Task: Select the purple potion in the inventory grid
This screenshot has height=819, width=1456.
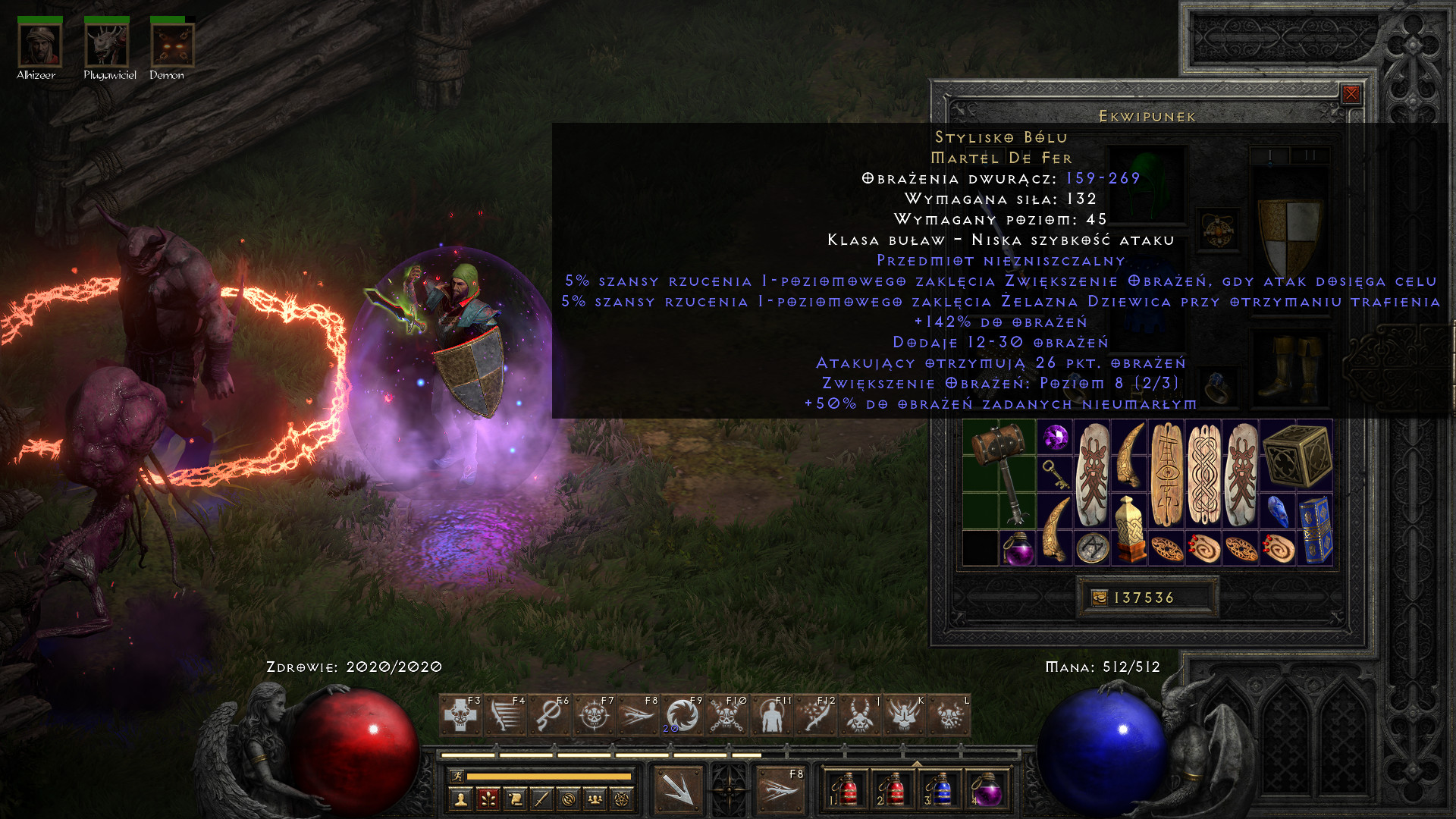Action: click(x=1018, y=548)
